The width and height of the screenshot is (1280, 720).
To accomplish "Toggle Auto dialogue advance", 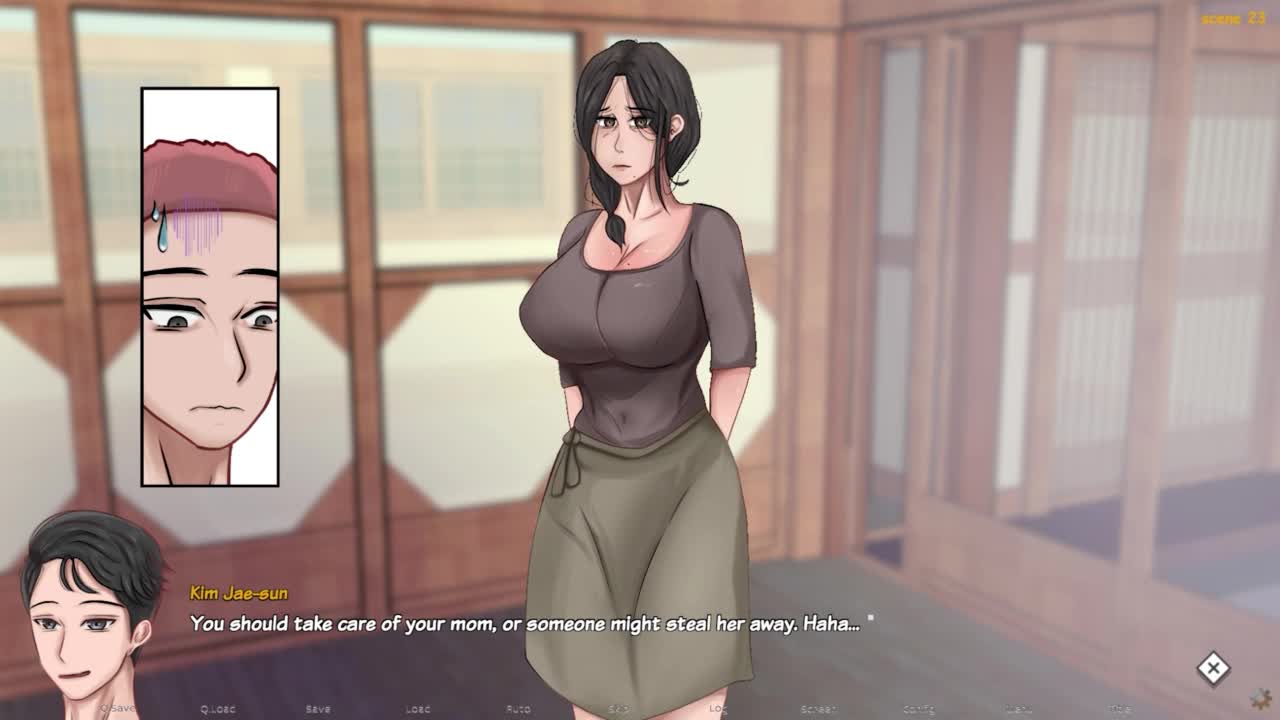I will pos(518,709).
